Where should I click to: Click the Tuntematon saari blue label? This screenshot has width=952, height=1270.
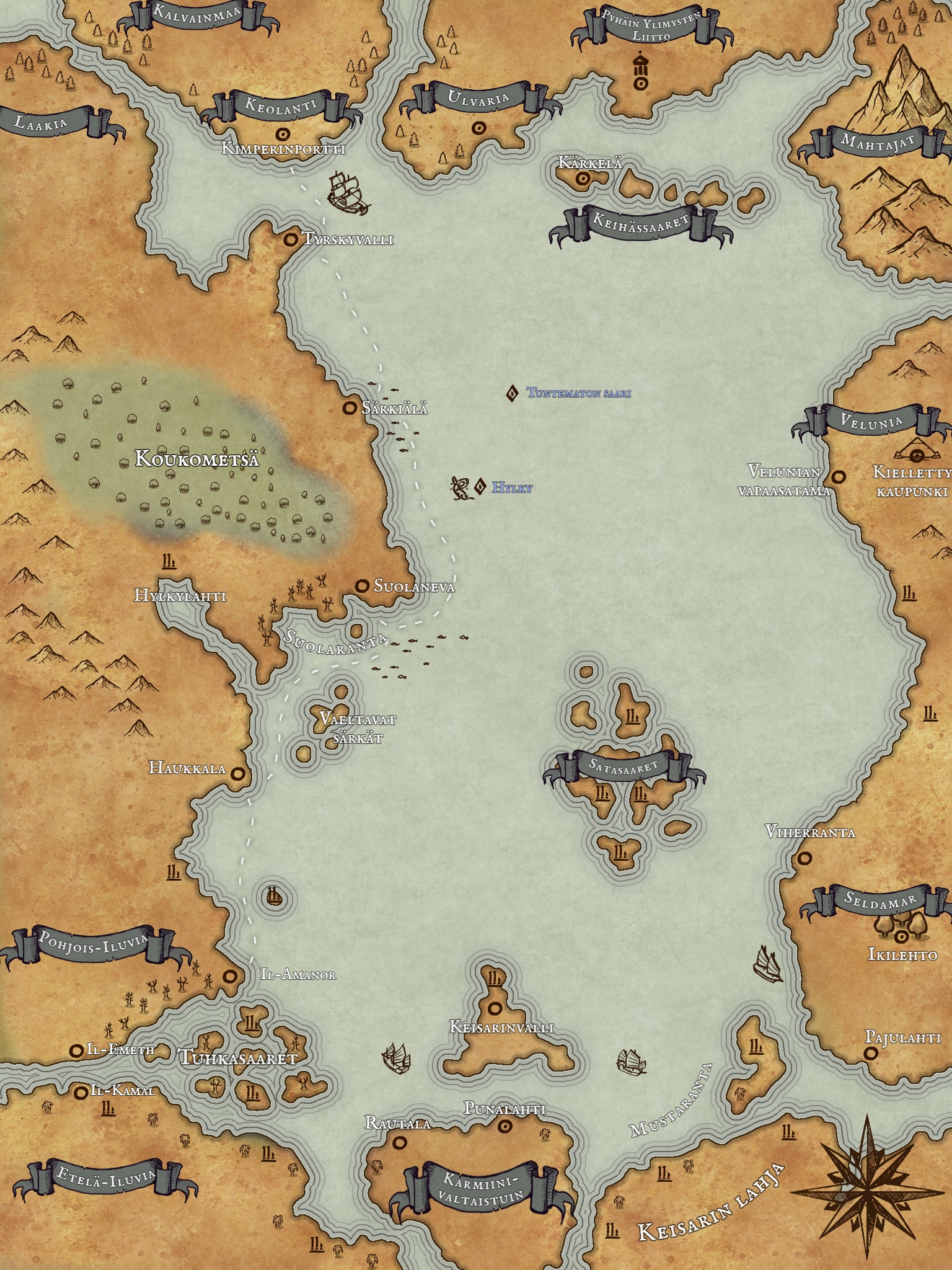point(579,393)
